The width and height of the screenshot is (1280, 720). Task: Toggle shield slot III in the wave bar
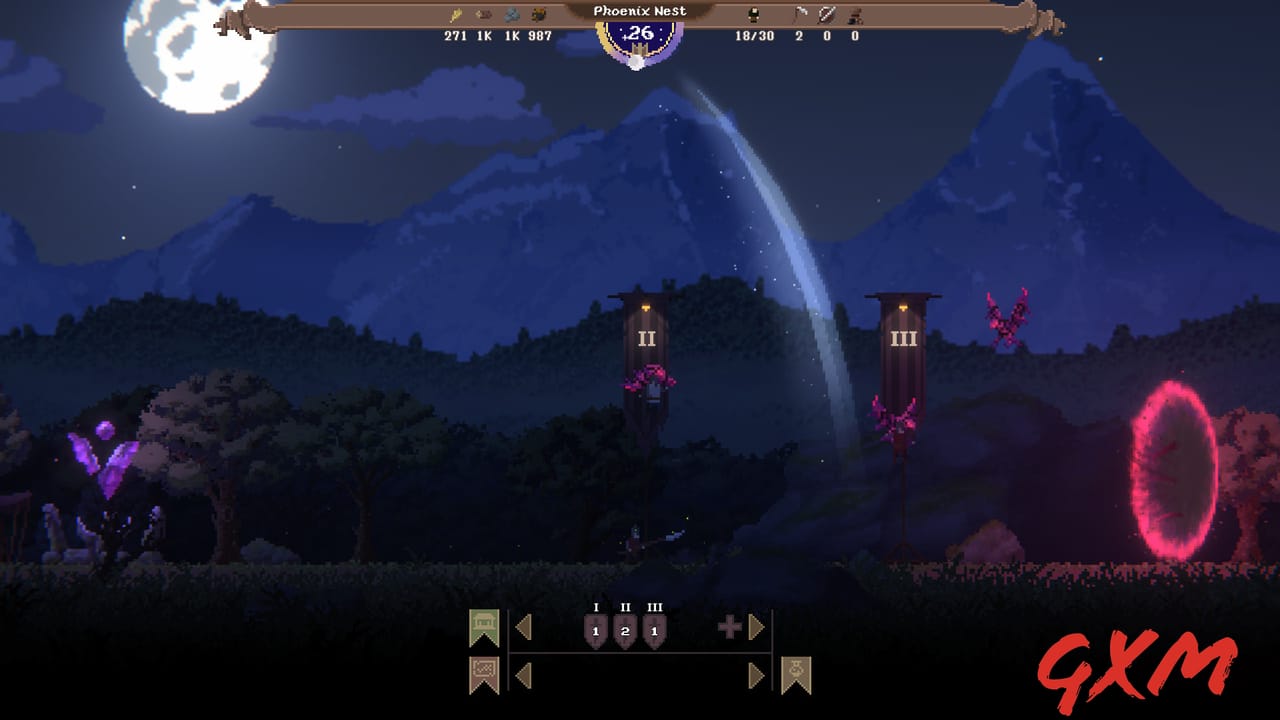(654, 630)
